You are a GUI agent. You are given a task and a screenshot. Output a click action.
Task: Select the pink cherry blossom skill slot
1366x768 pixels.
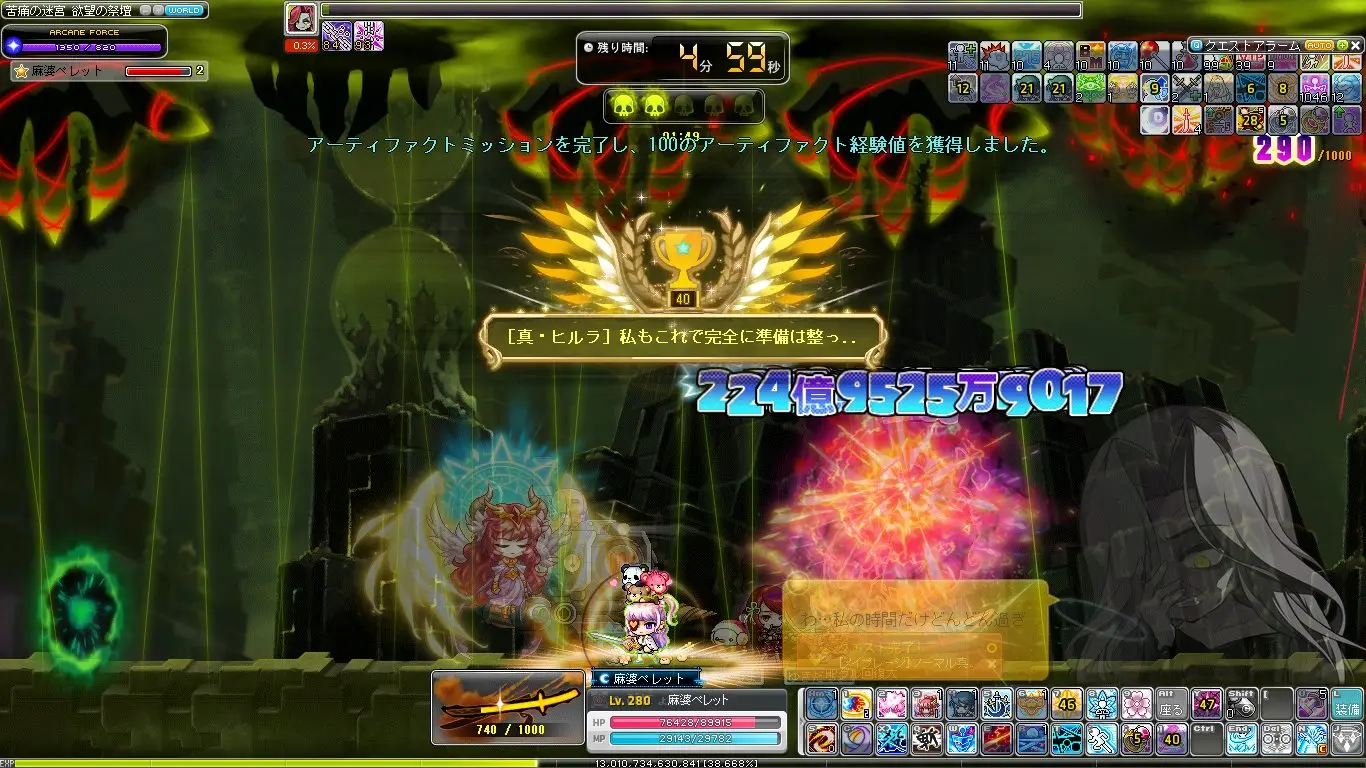click(1136, 705)
